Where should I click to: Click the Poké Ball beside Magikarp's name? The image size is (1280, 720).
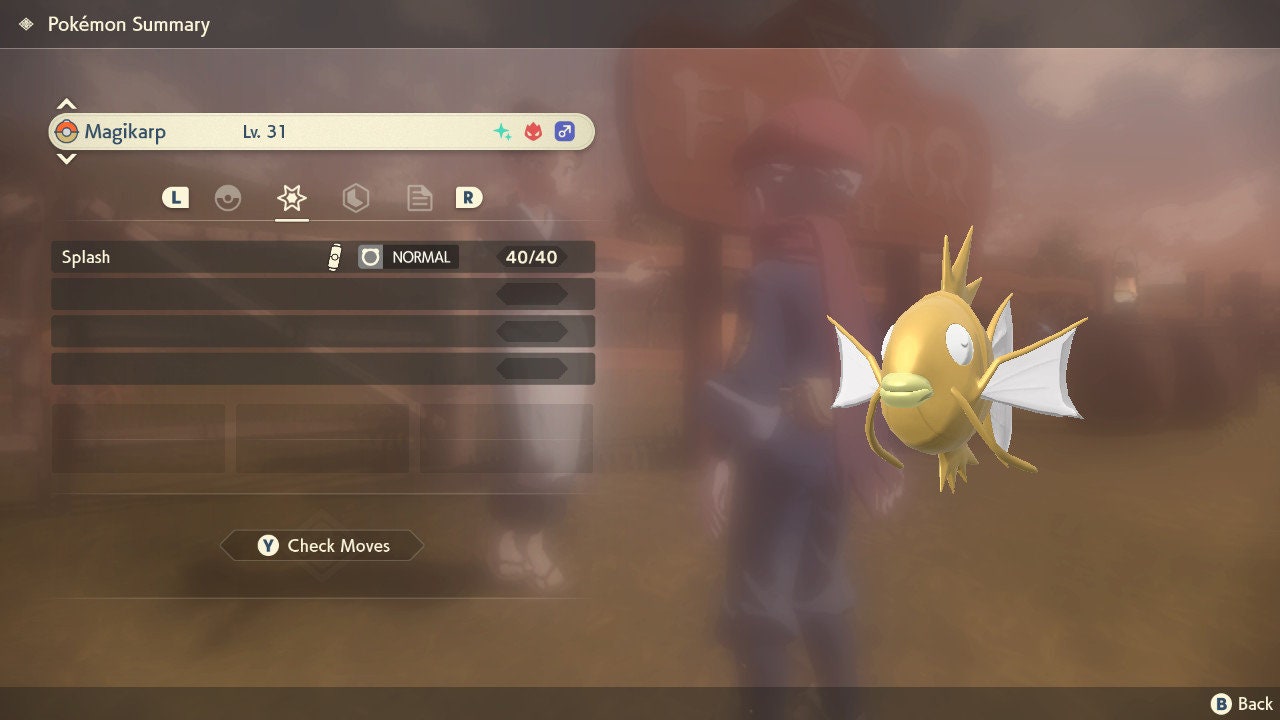point(69,131)
